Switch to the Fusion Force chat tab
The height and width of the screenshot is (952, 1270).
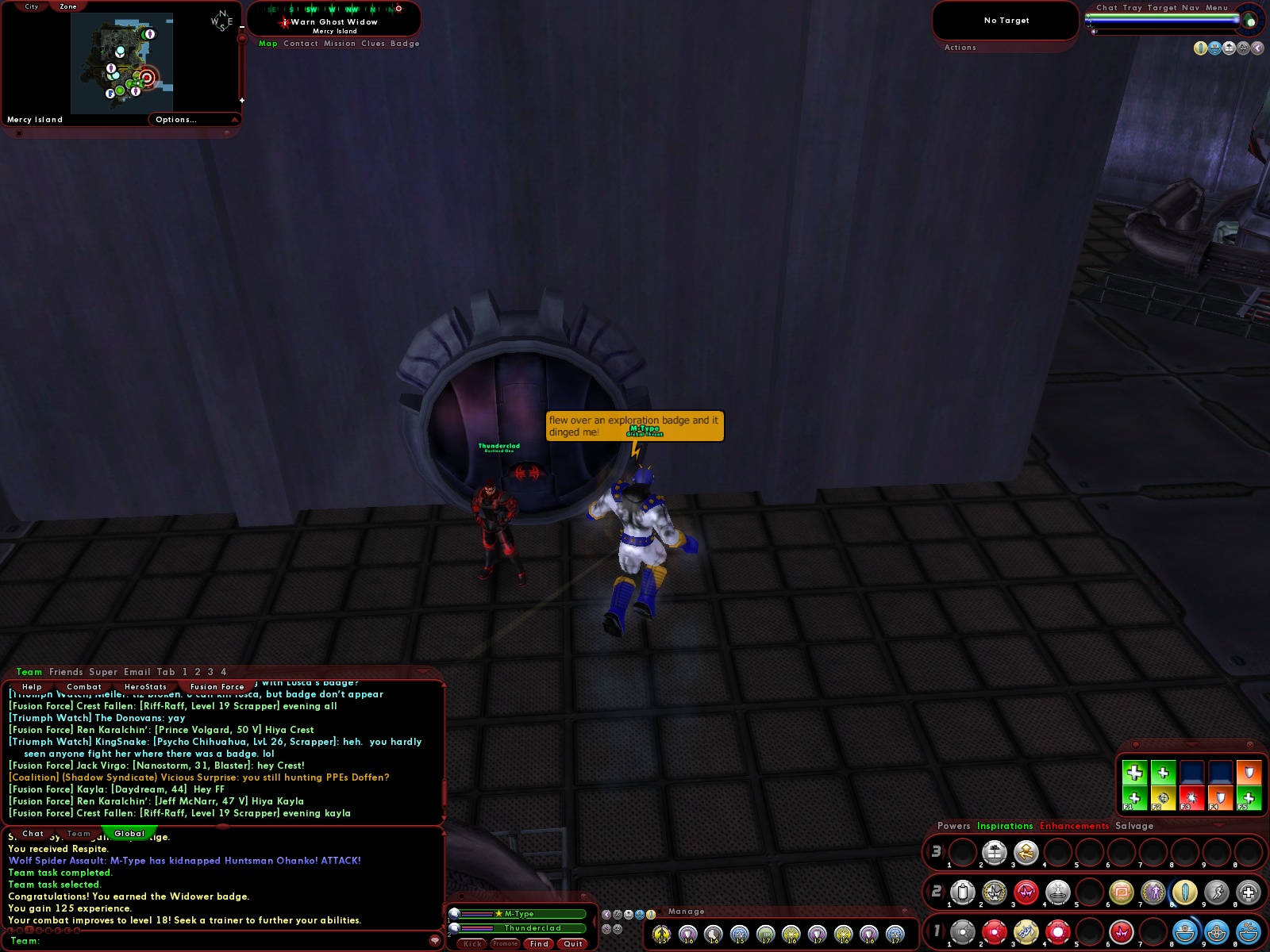click(x=218, y=686)
